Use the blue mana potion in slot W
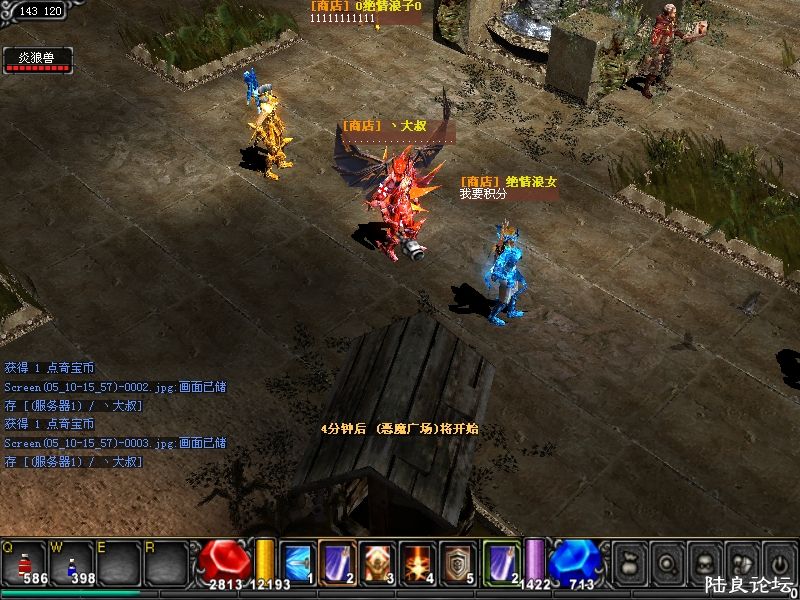This screenshot has height=600, width=800. pos(72,562)
